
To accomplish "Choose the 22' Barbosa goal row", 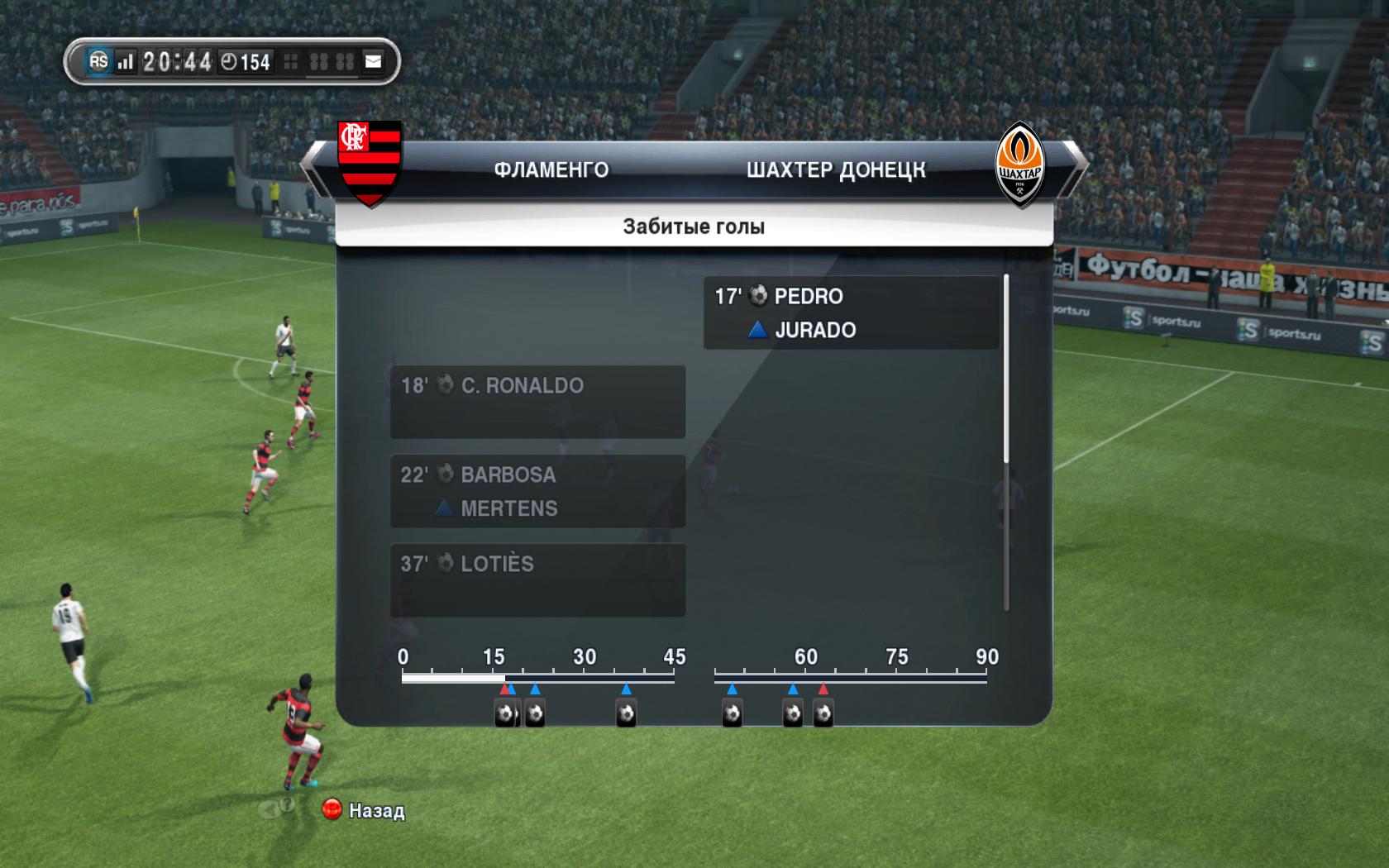I will (x=537, y=491).
